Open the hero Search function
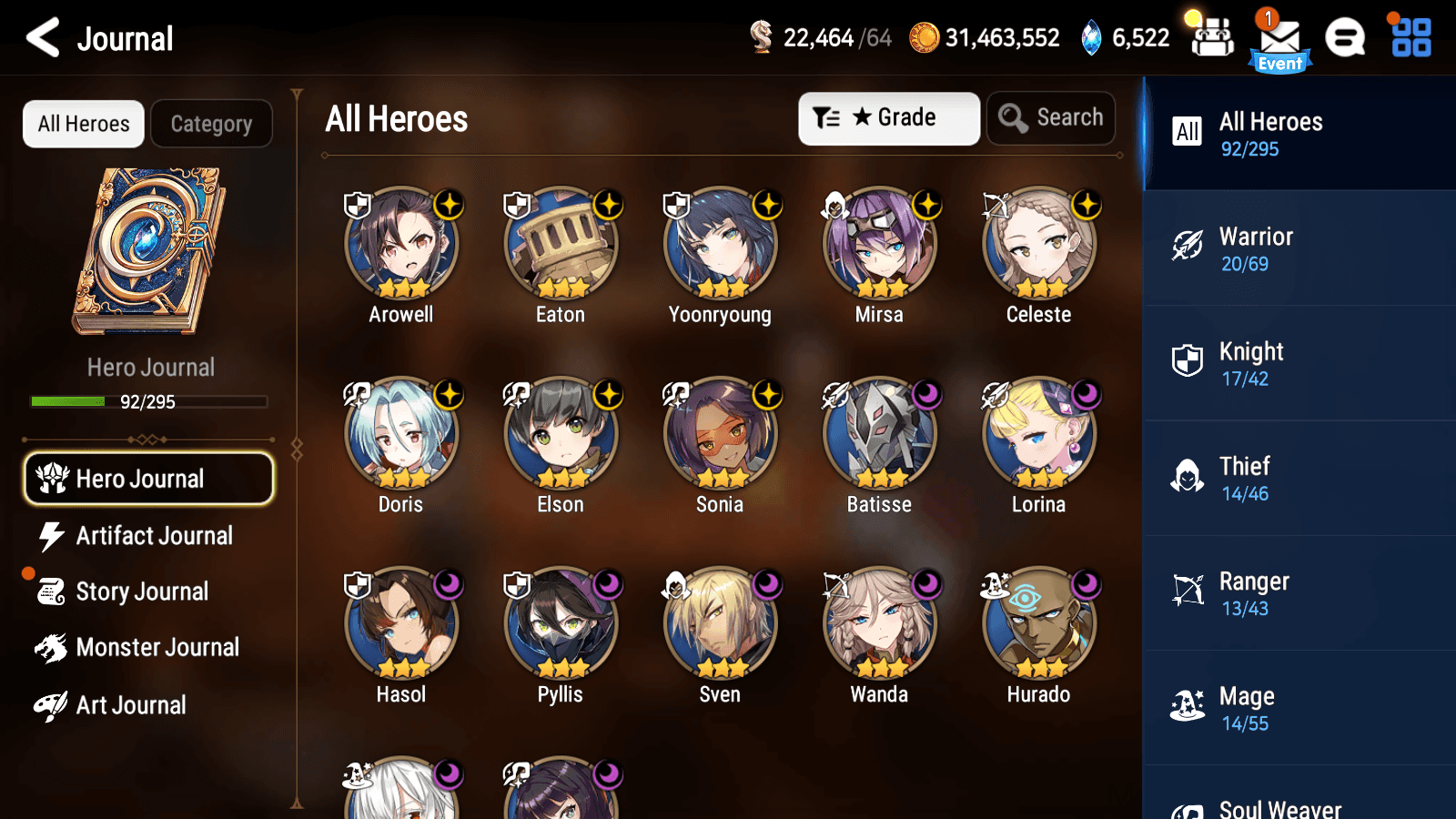The image size is (1456, 819). pos(1050,117)
